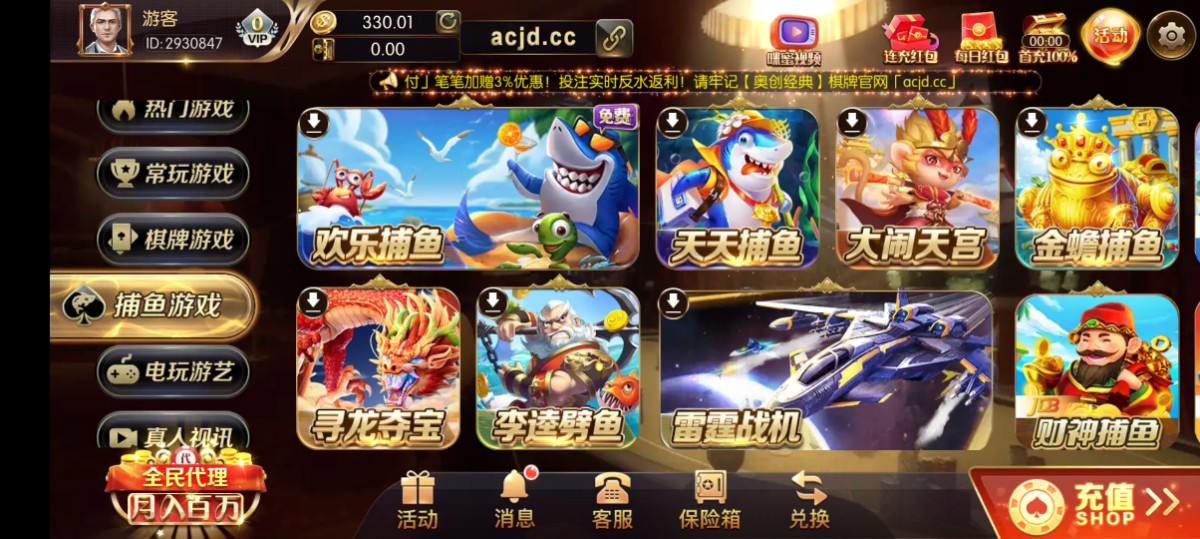Contact 客服 customer service
This screenshot has height=539, width=1200.
612,499
